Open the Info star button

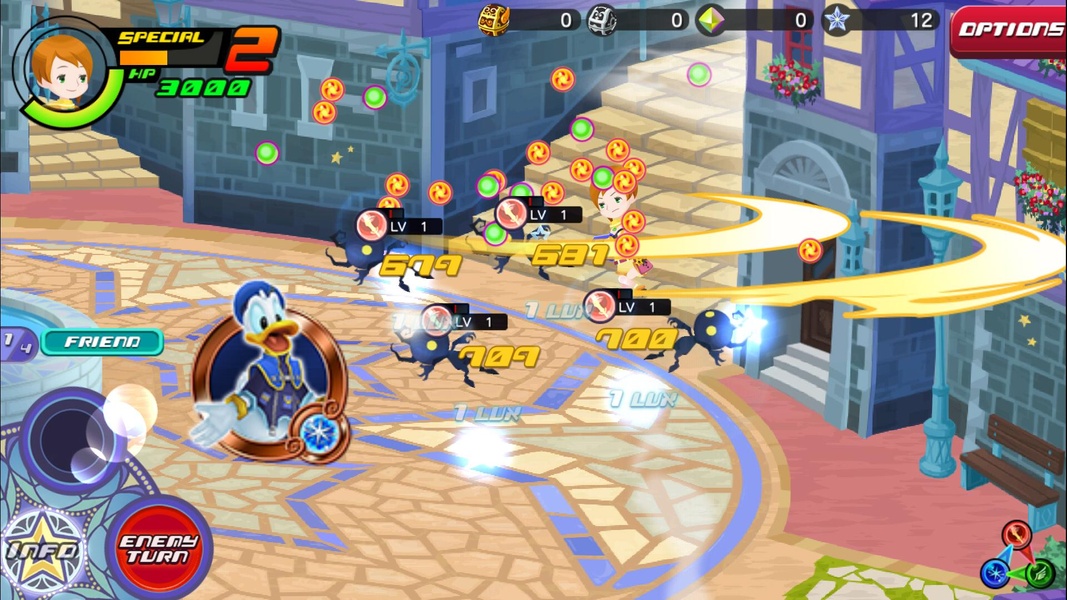point(45,551)
